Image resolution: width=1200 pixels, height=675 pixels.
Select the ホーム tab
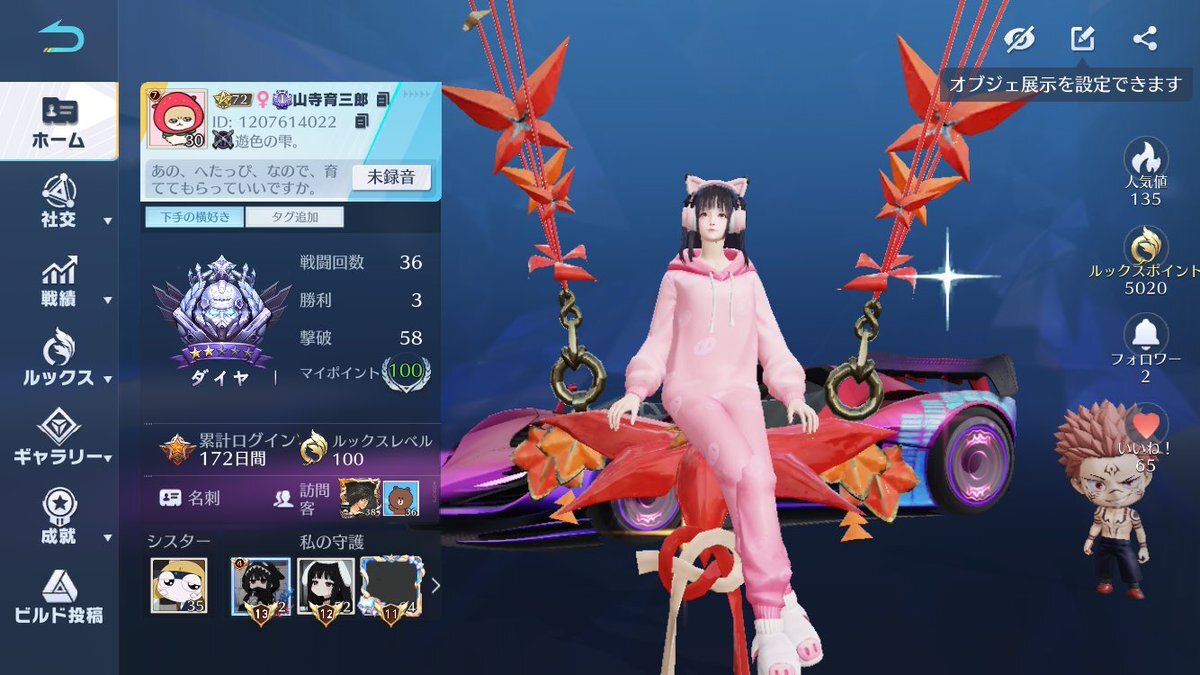click(x=58, y=121)
